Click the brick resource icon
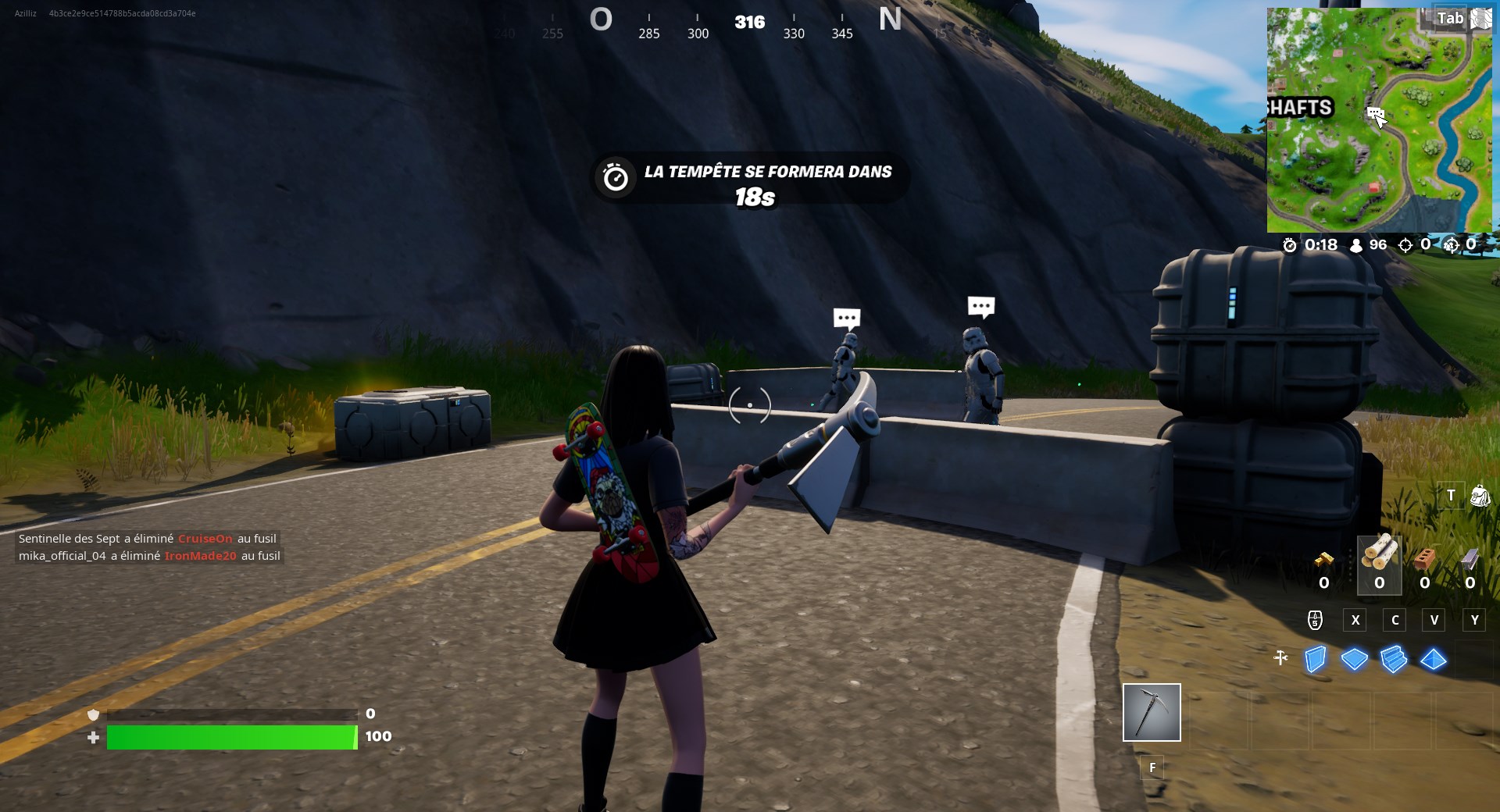Image resolution: width=1500 pixels, height=812 pixels. 1425,561
